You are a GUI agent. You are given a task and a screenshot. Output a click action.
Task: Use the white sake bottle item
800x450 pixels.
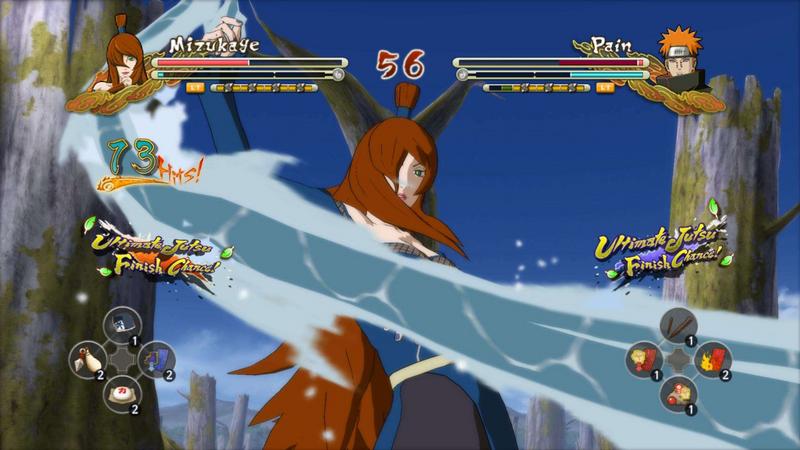pos(85,357)
